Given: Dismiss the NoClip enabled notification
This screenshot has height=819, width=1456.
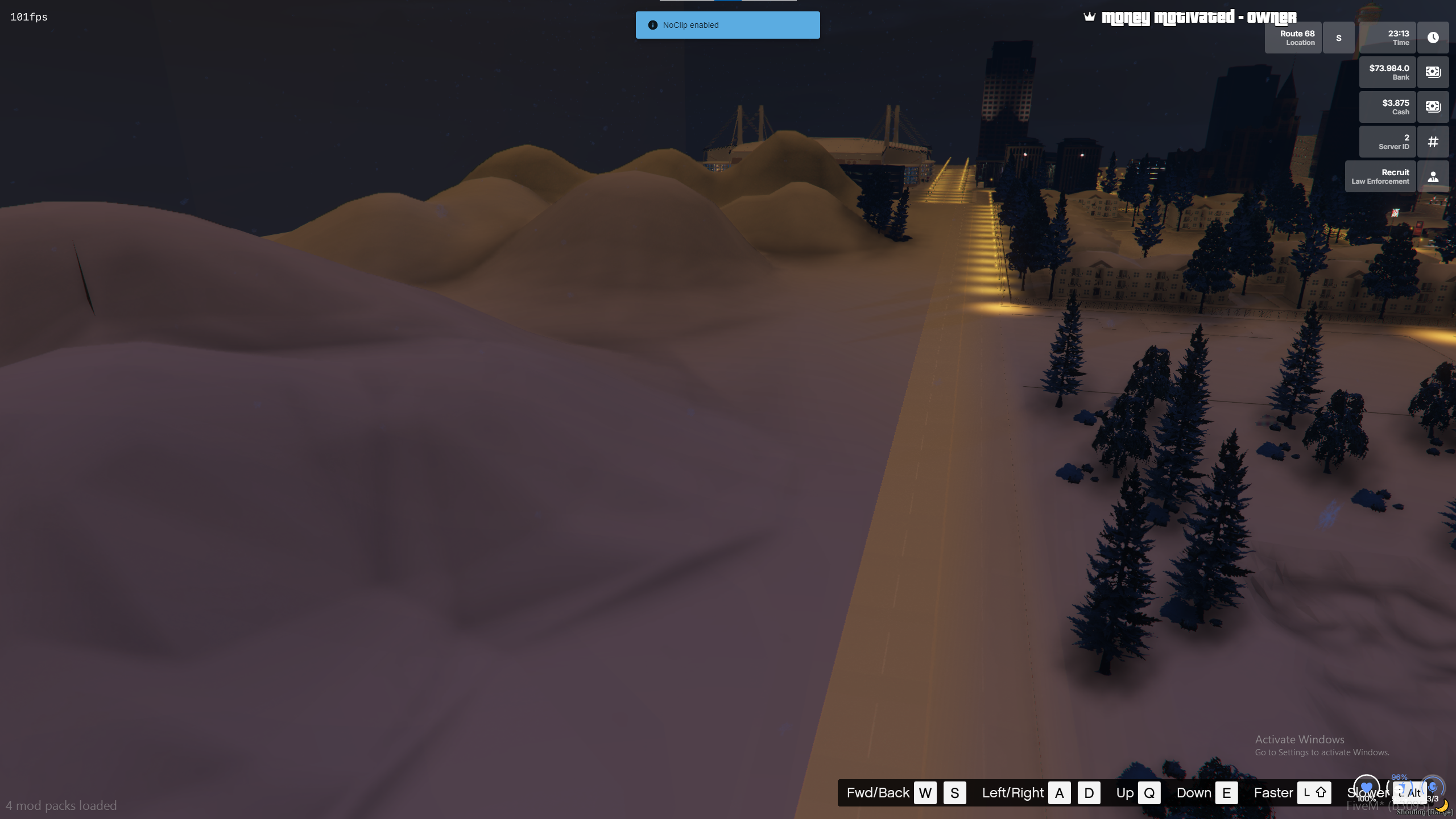Looking at the screenshot, I should click(x=727, y=25).
